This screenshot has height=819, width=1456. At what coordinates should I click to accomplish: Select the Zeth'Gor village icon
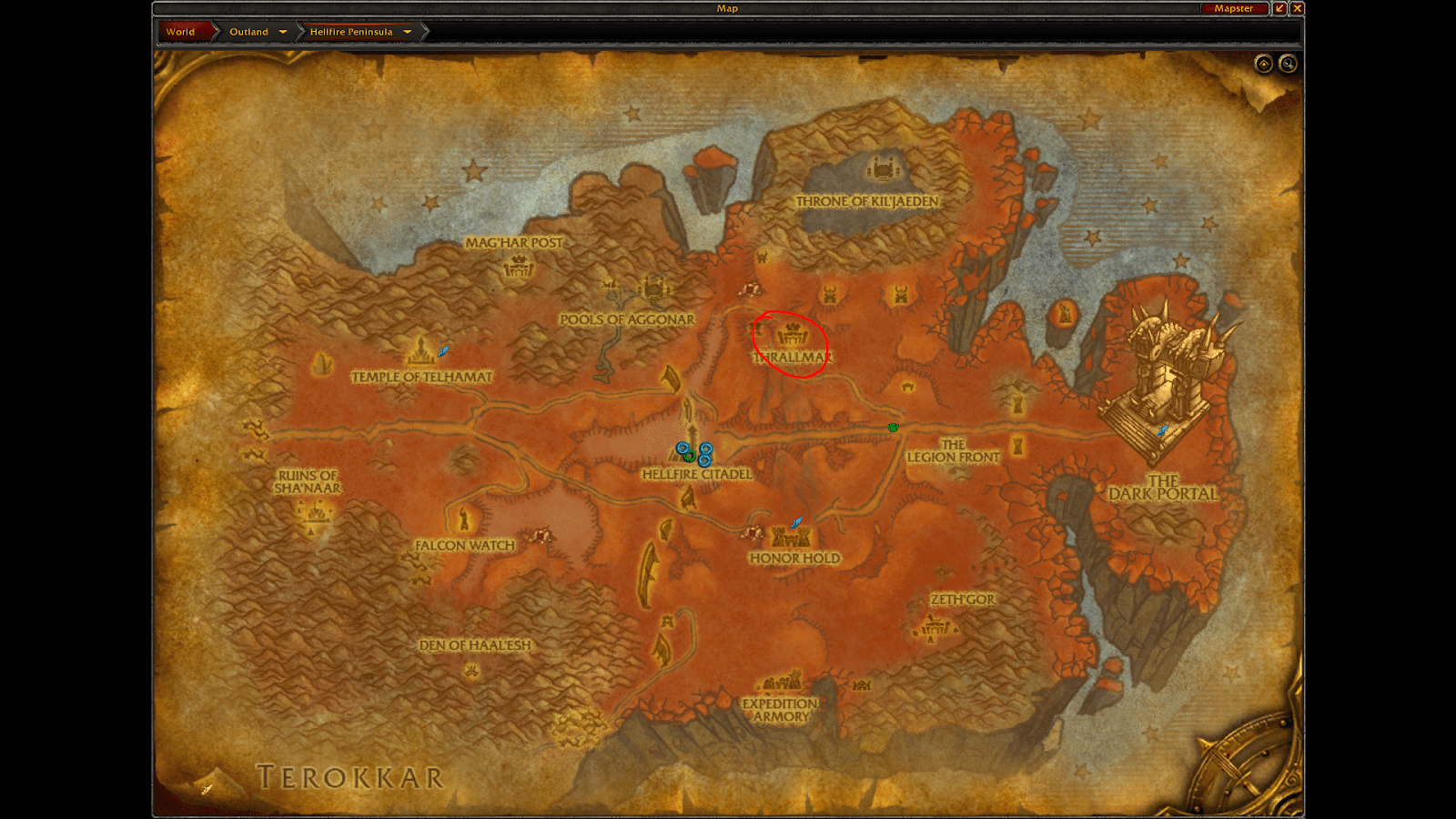[x=934, y=628]
